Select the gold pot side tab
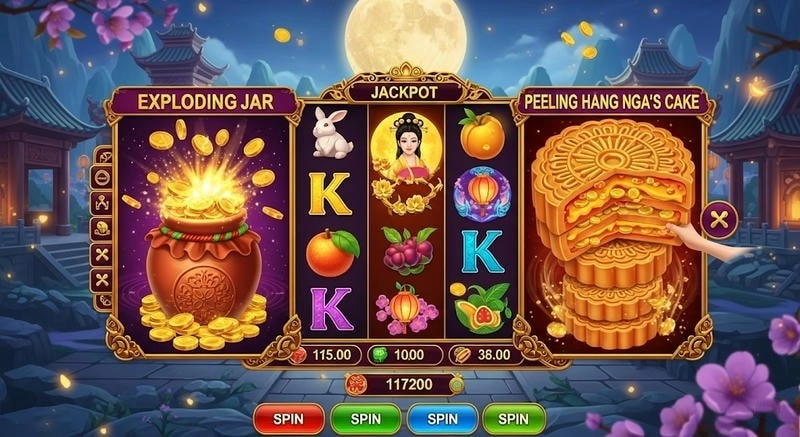The image size is (800, 437). tap(103, 228)
